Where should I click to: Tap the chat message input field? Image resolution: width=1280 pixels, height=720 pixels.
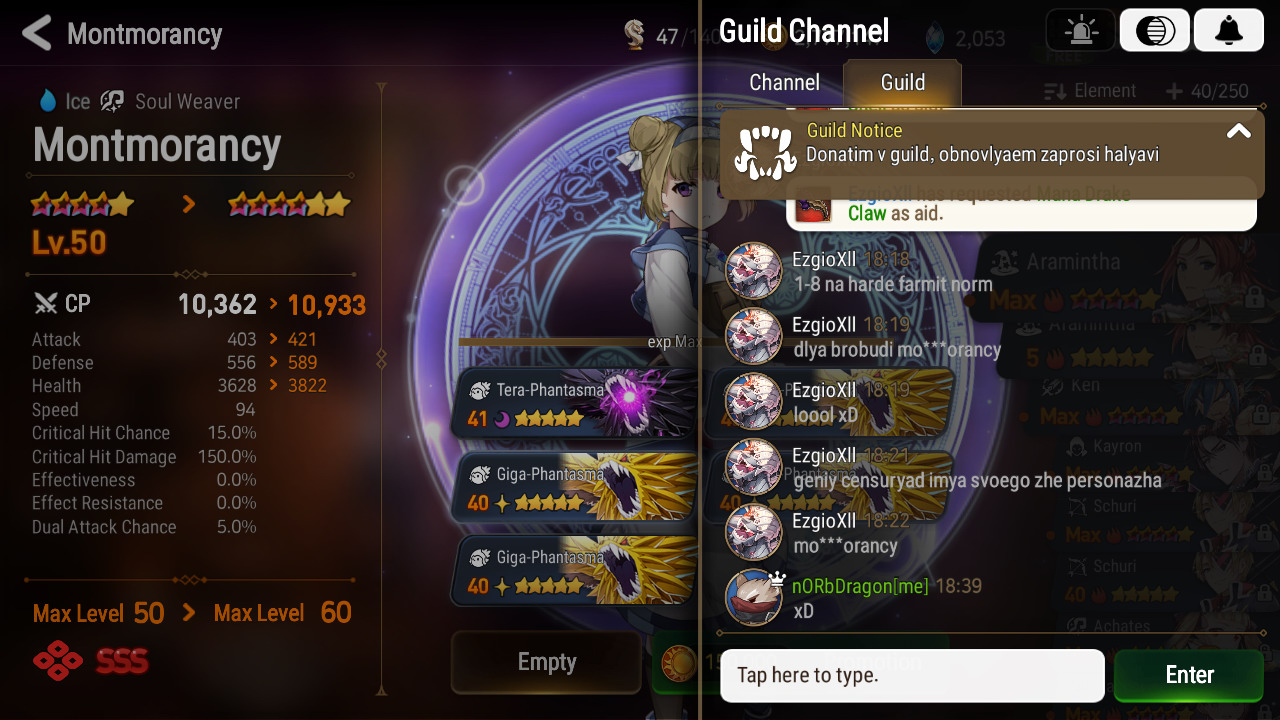coord(912,675)
